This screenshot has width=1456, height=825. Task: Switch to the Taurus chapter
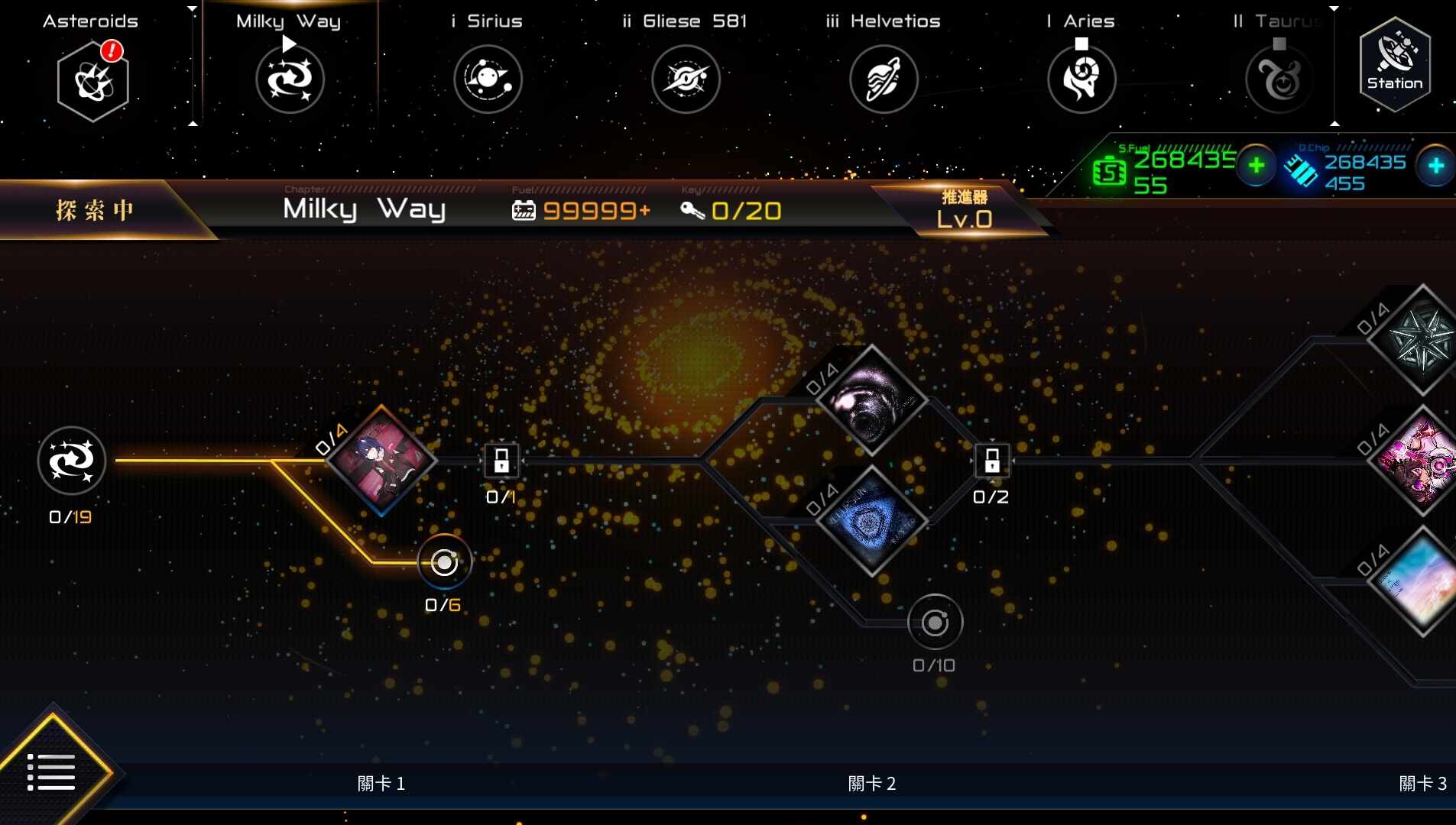pos(1279,79)
